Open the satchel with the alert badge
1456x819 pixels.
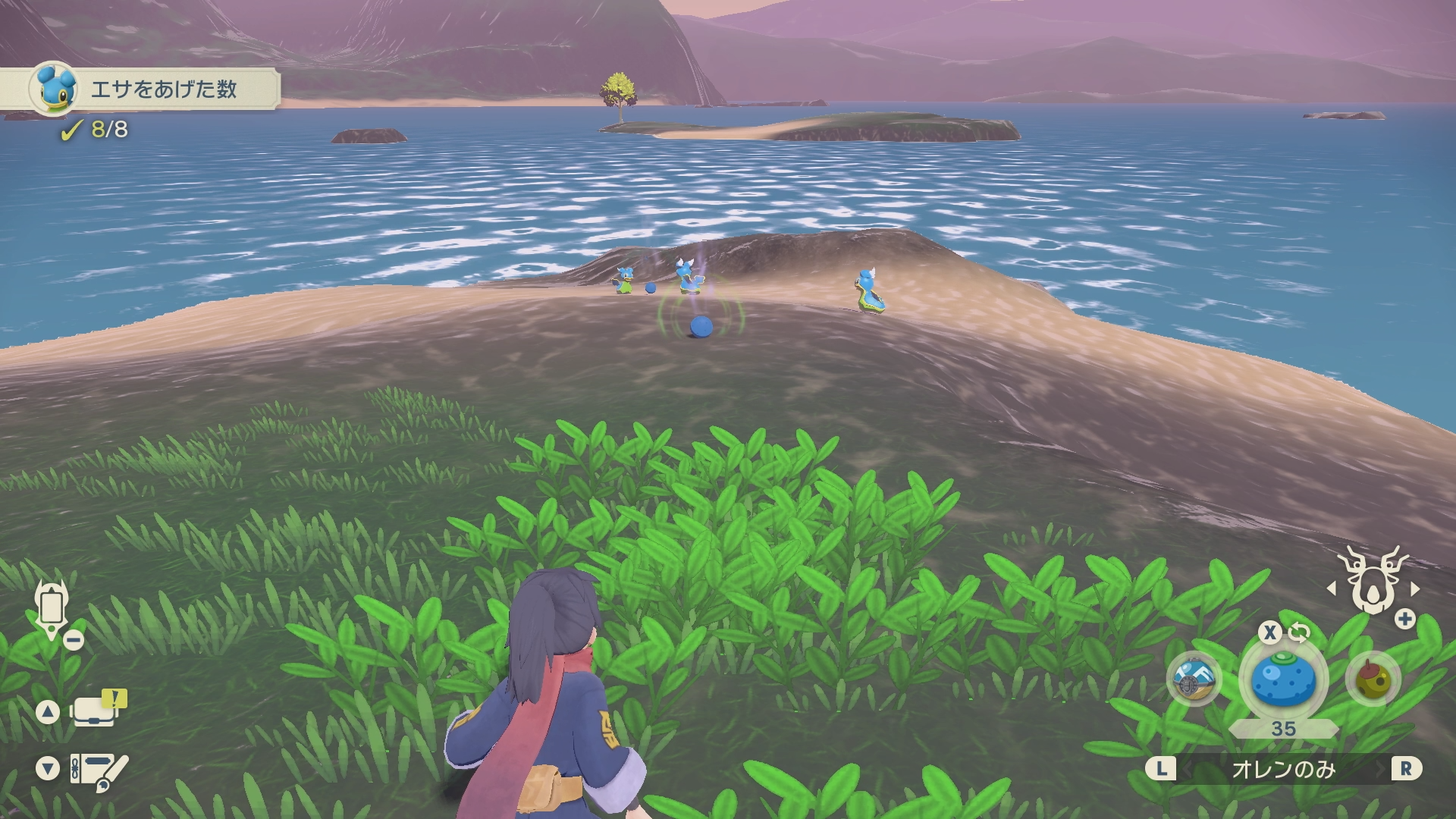(x=96, y=711)
